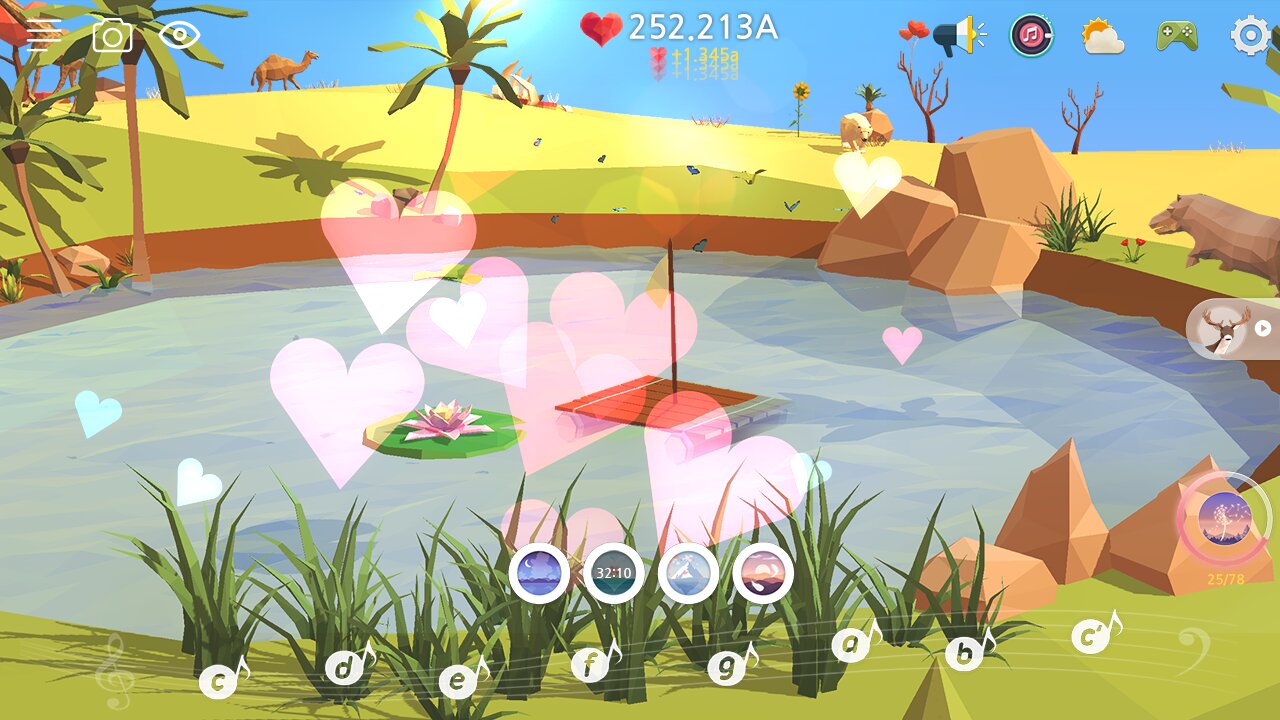Open the hamburger menu

(43, 36)
